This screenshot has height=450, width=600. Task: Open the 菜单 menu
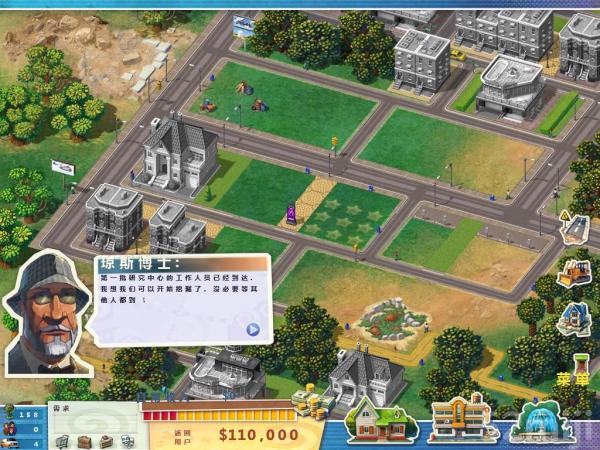pos(573,379)
